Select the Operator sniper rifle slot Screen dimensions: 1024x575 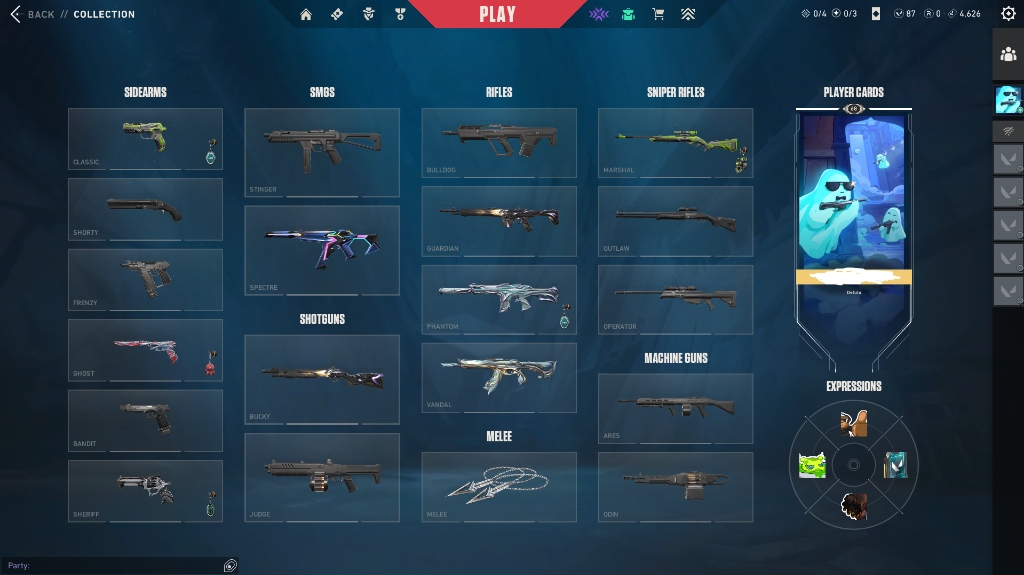(x=675, y=299)
